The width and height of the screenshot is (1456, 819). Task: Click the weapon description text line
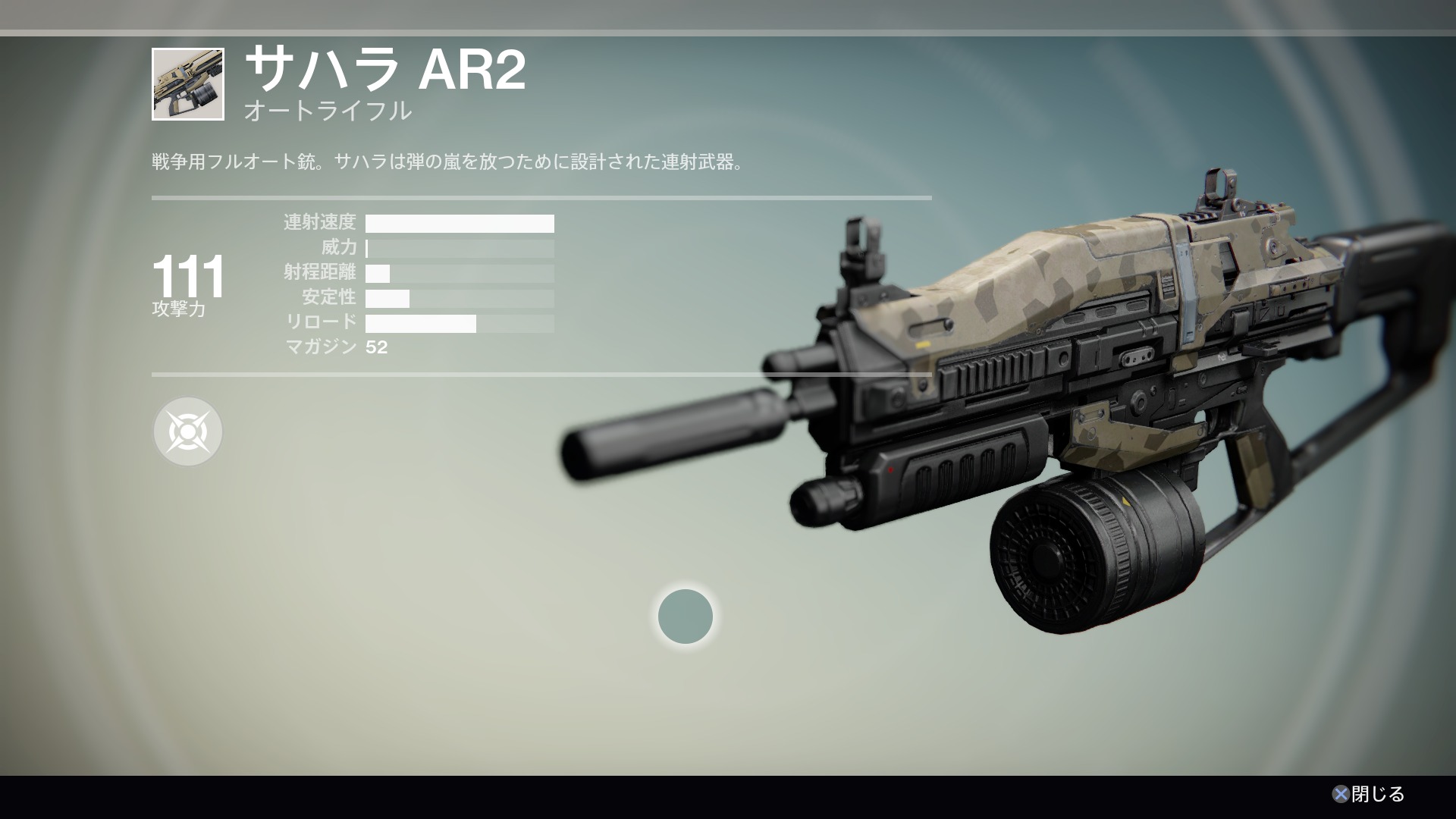pos(447,161)
